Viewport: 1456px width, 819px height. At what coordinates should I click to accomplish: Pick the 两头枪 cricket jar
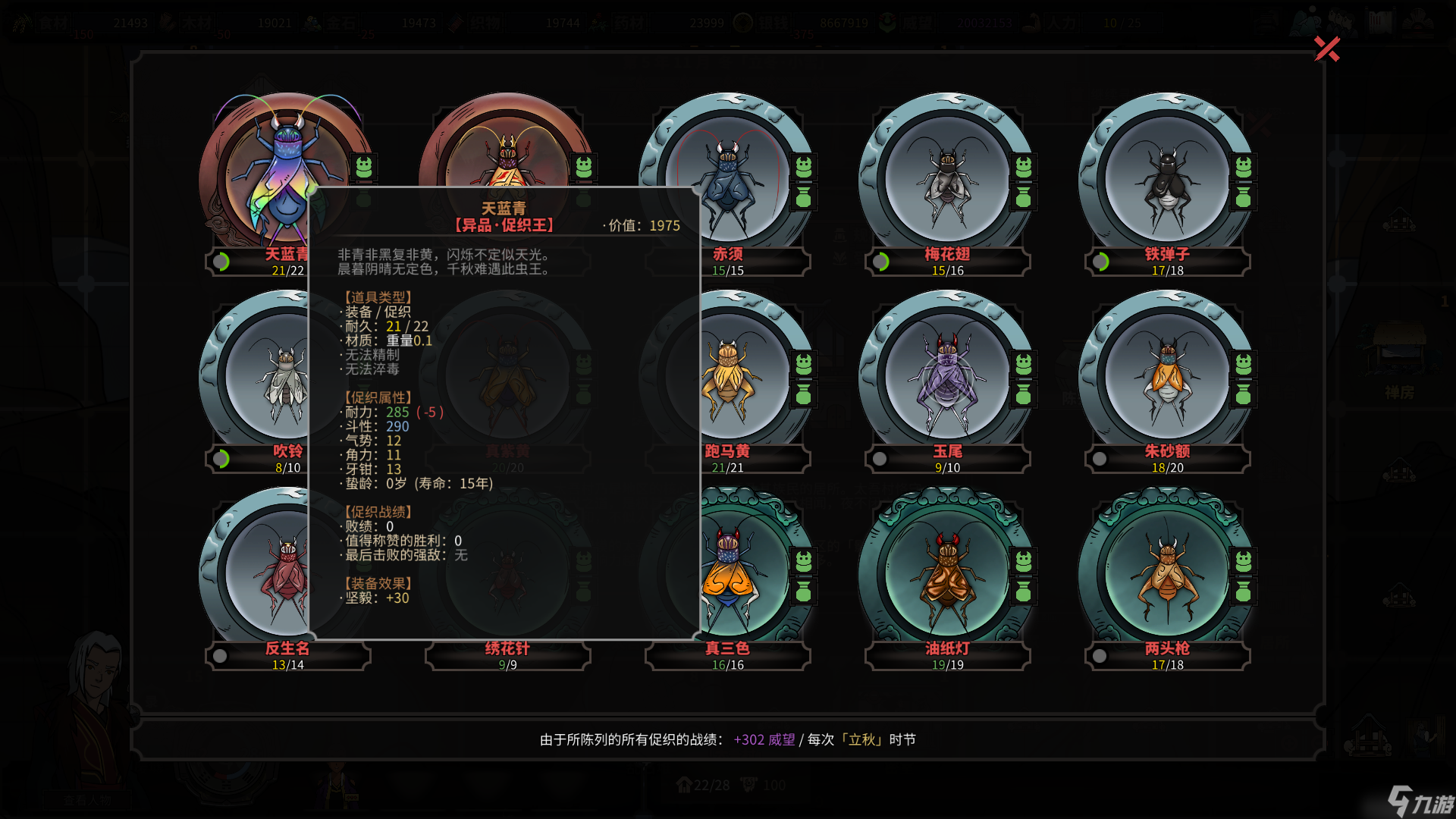coord(1167,573)
